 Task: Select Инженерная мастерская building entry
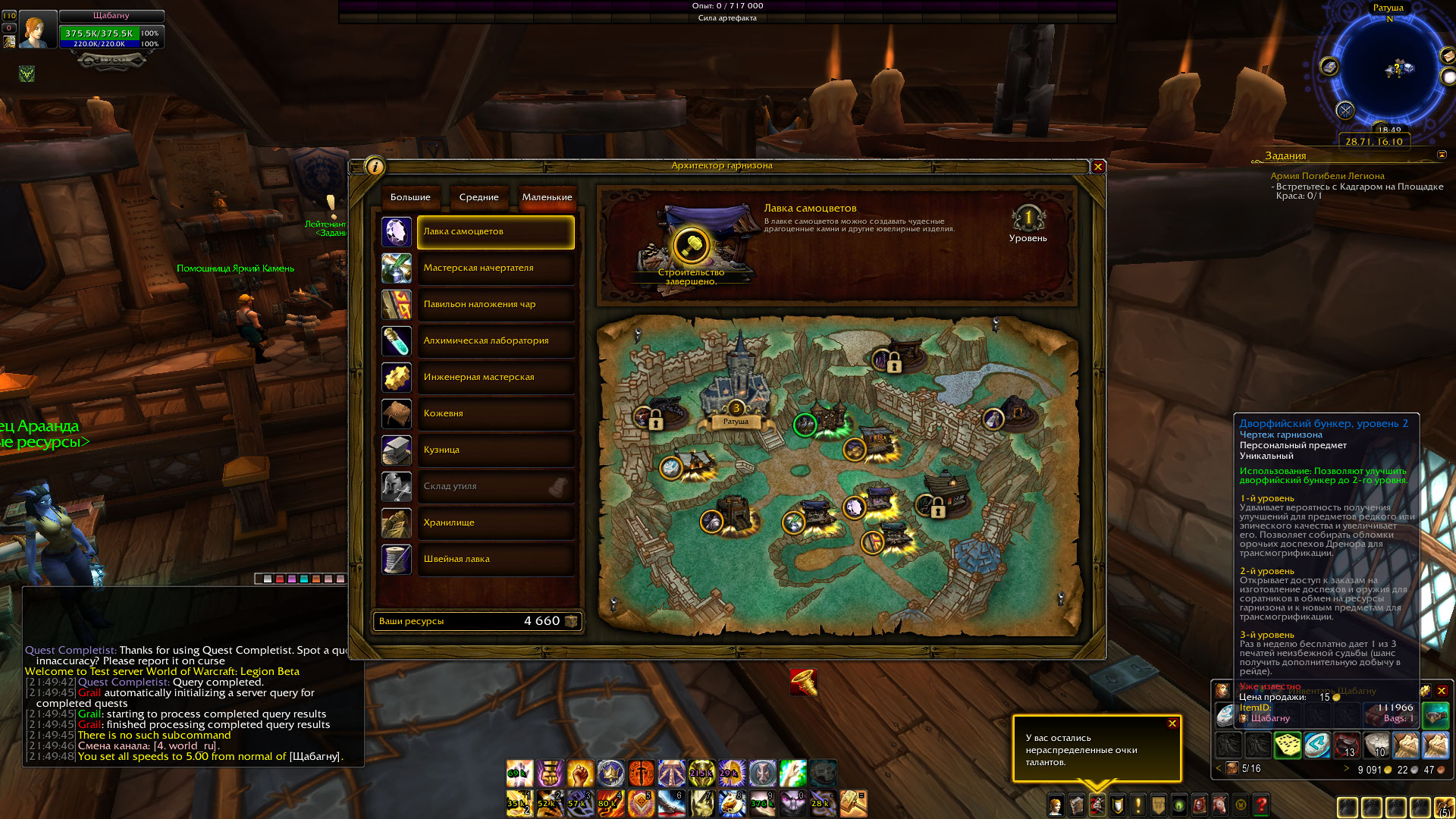(495, 378)
